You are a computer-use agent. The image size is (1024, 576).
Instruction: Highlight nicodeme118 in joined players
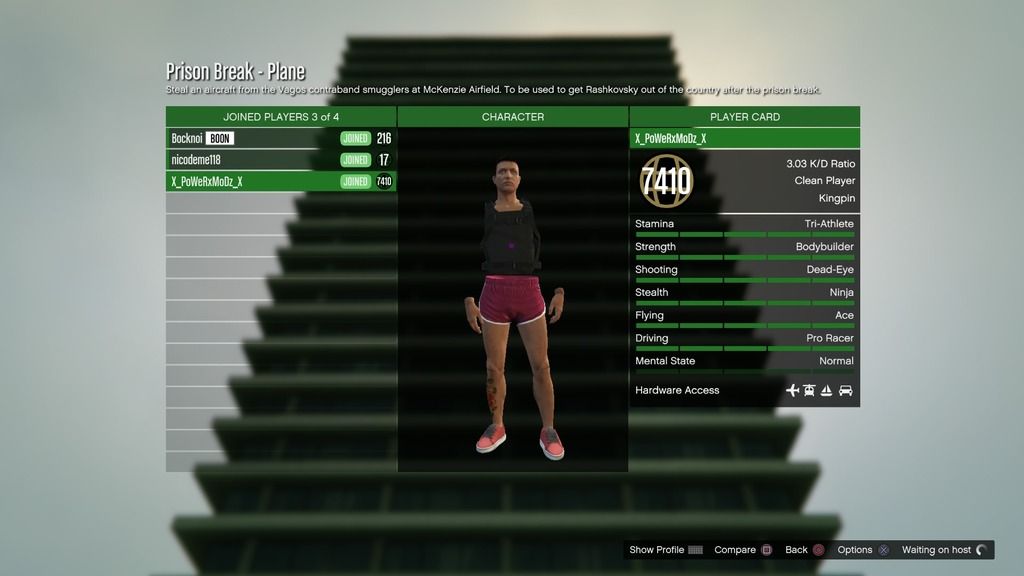[x=281, y=160]
